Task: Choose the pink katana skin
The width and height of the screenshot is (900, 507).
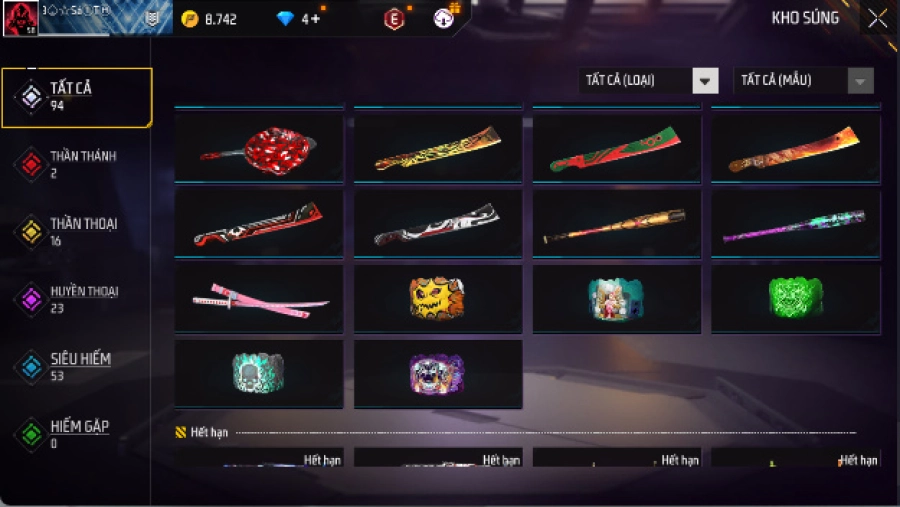Action: click(x=258, y=299)
